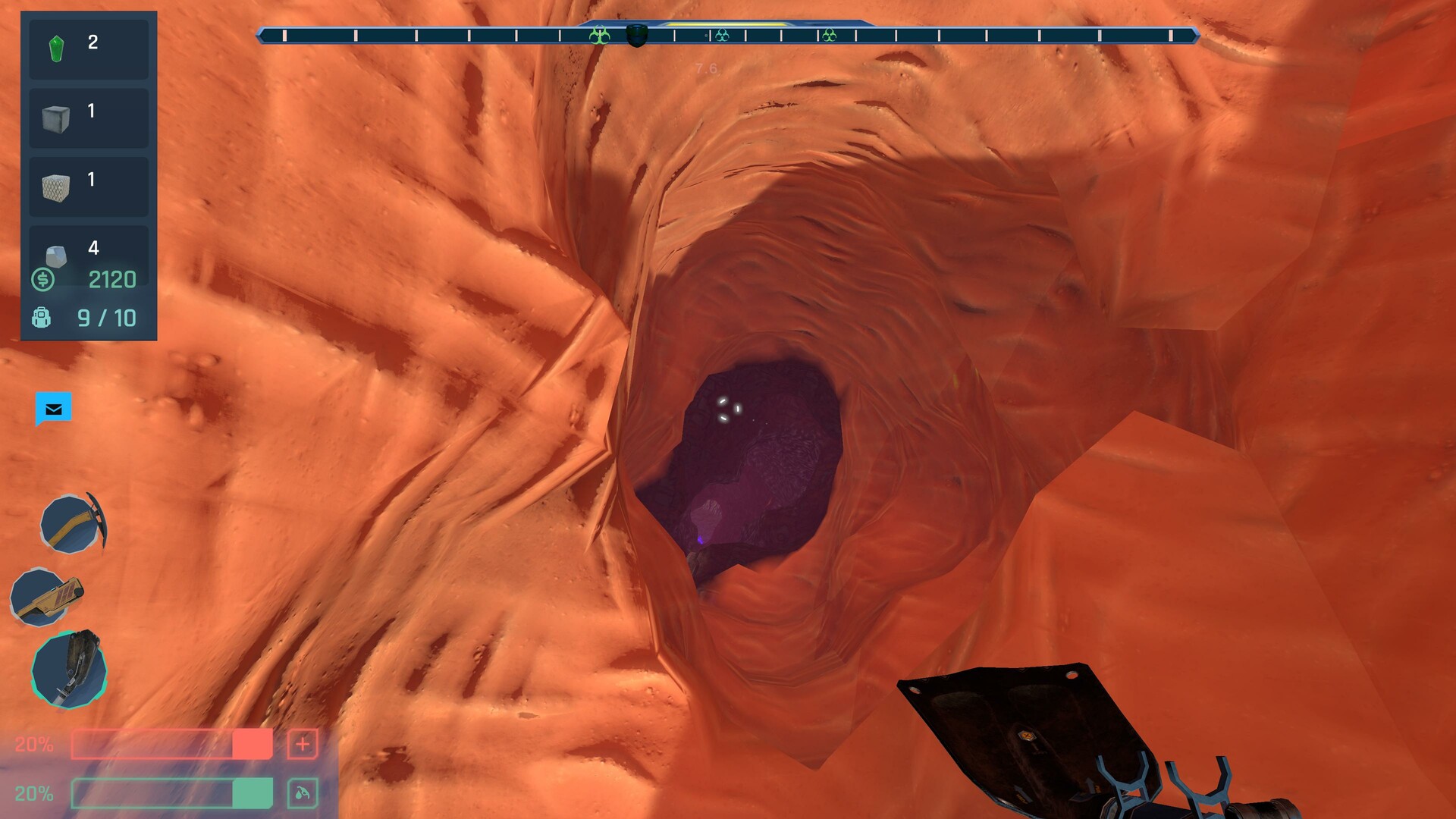Select the textured white block inventory slot
This screenshot has height=819, width=1456.
(x=88, y=187)
